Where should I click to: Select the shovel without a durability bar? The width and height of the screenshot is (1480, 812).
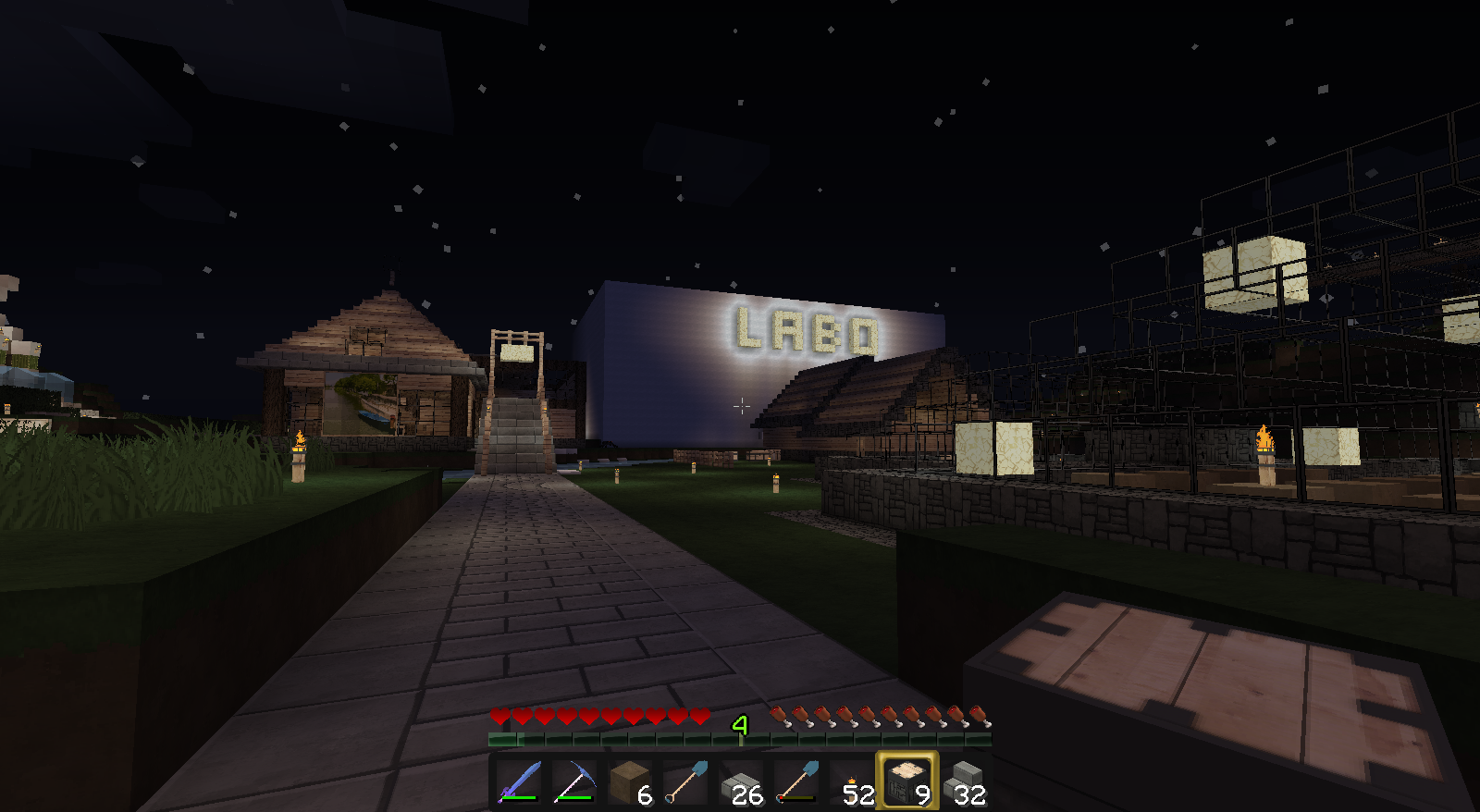pos(685,781)
